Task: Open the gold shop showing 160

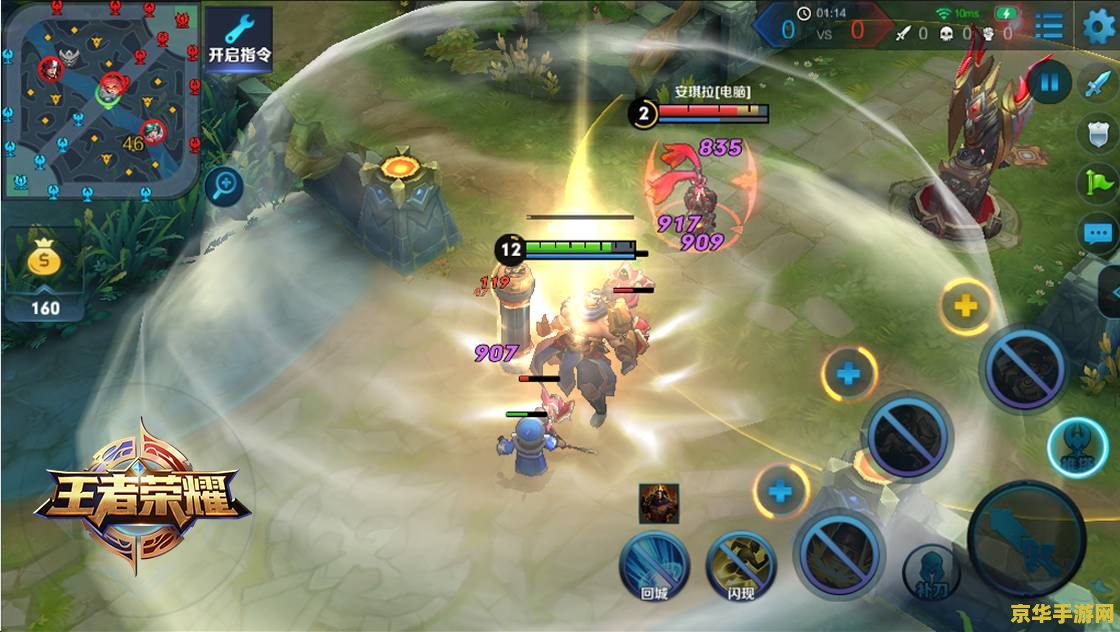Action: 44,274
